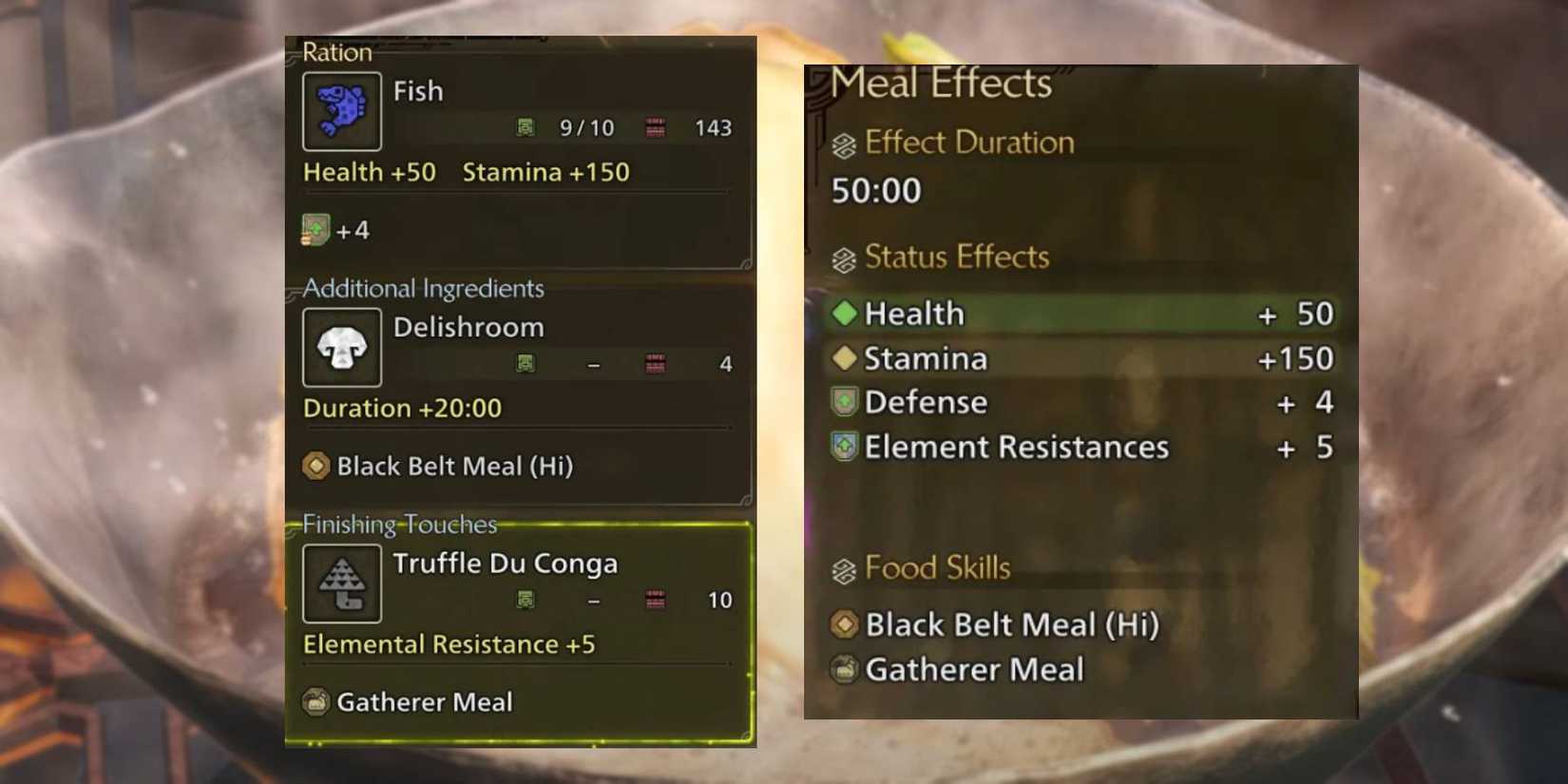Expand the Ration section header

click(335, 52)
